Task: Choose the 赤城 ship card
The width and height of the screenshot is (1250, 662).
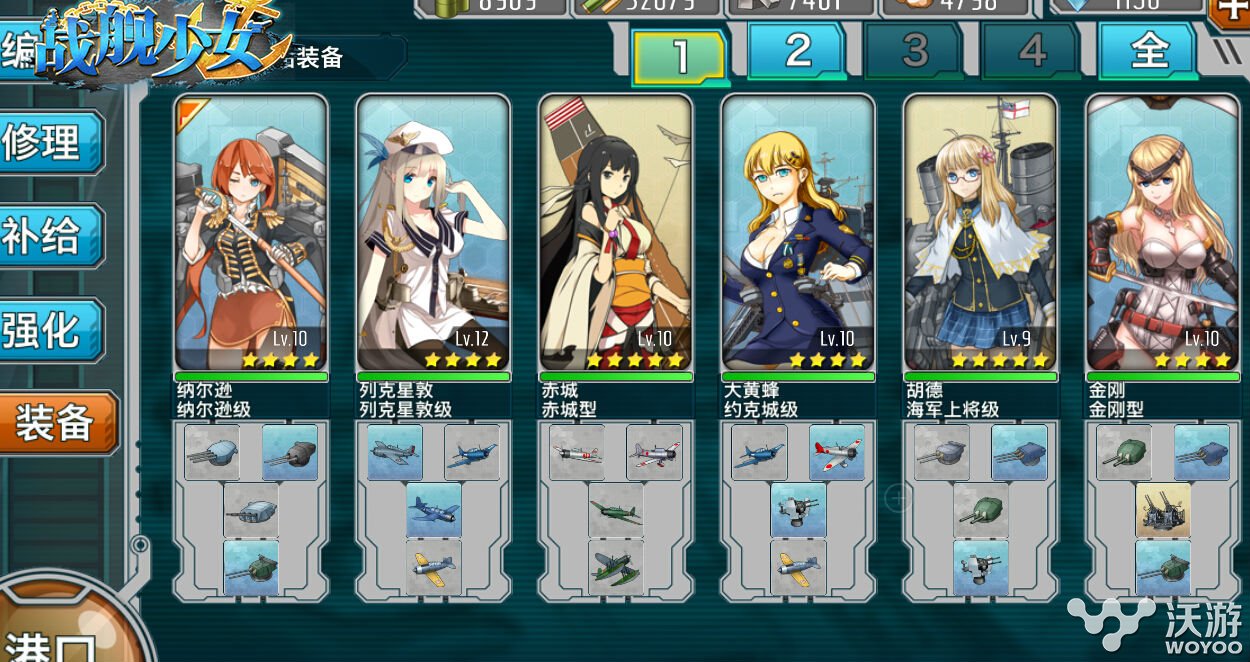Action: pos(615,233)
